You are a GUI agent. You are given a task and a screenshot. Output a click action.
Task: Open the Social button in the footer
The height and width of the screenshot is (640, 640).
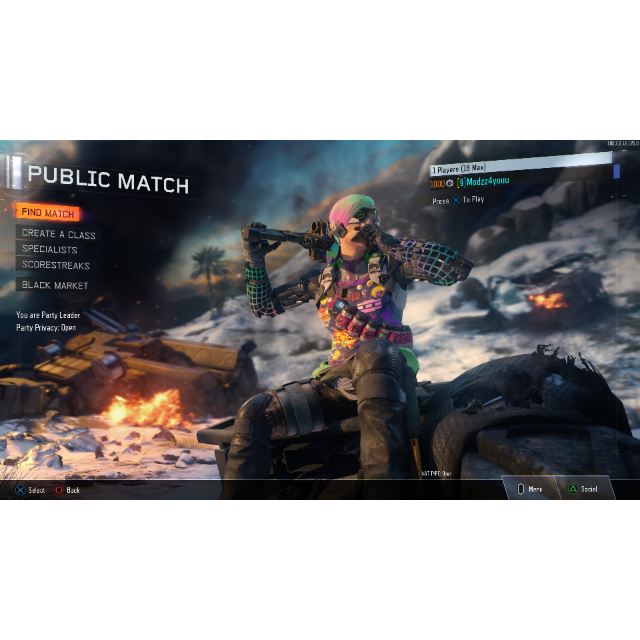click(583, 489)
